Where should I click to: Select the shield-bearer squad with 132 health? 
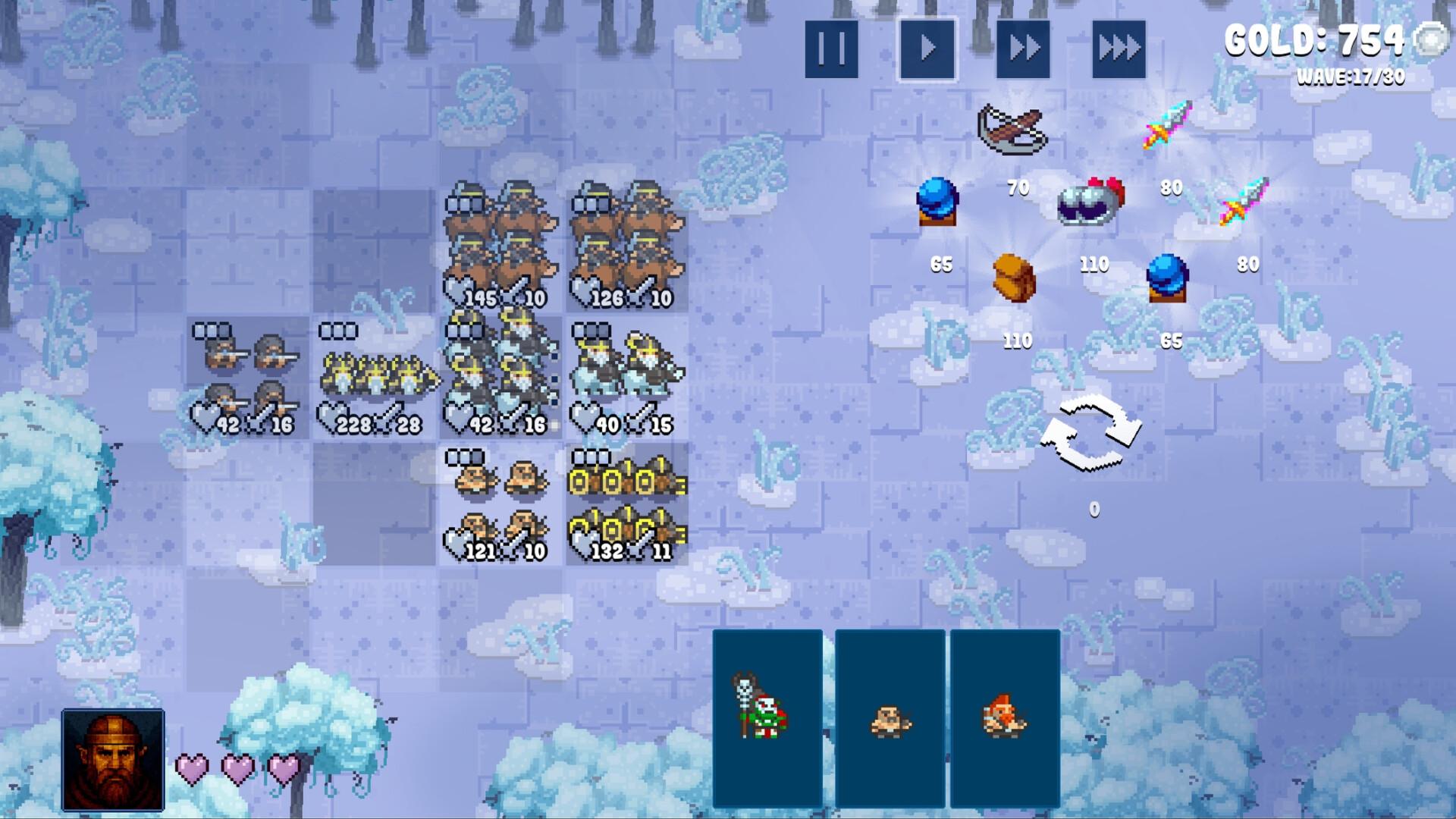pos(627,504)
